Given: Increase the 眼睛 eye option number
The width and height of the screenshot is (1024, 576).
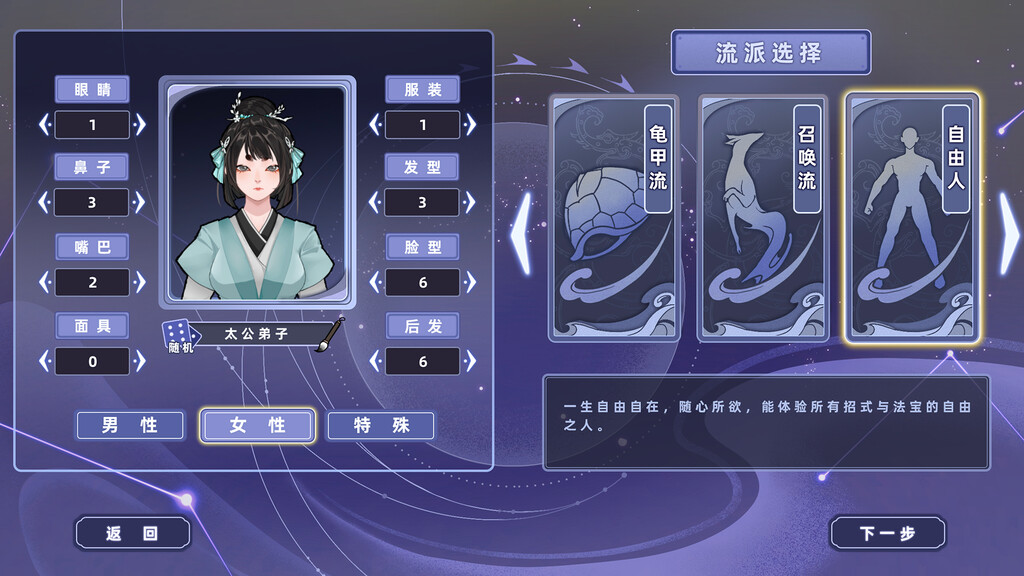Looking at the screenshot, I should pyautogui.click(x=141, y=125).
